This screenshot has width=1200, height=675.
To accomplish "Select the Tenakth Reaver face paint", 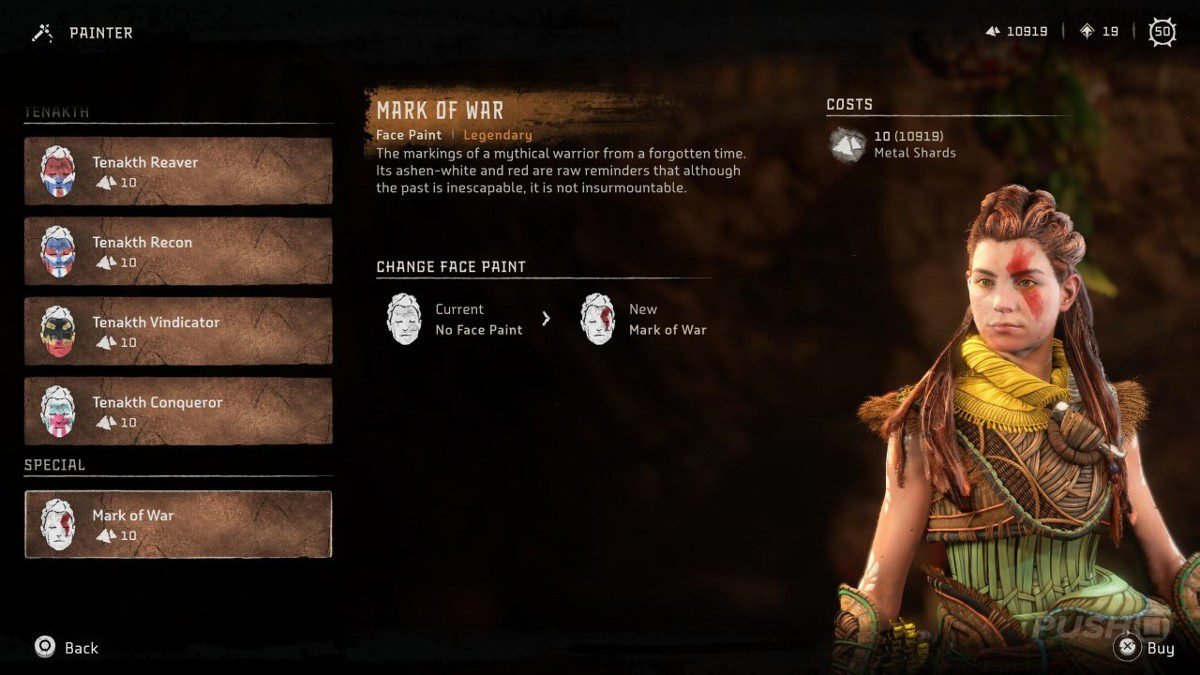I will (x=178, y=171).
